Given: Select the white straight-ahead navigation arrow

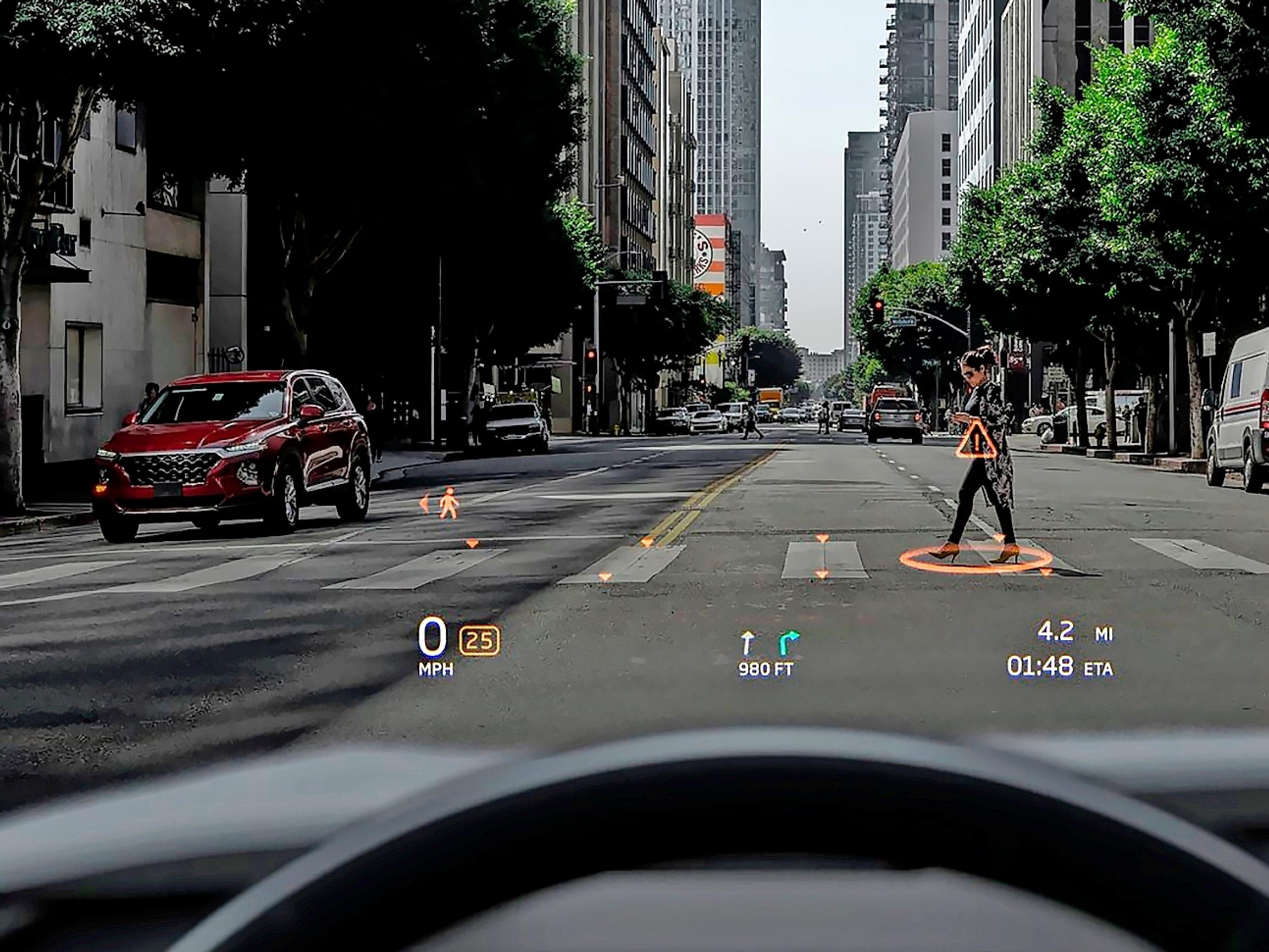Looking at the screenshot, I should (747, 643).
